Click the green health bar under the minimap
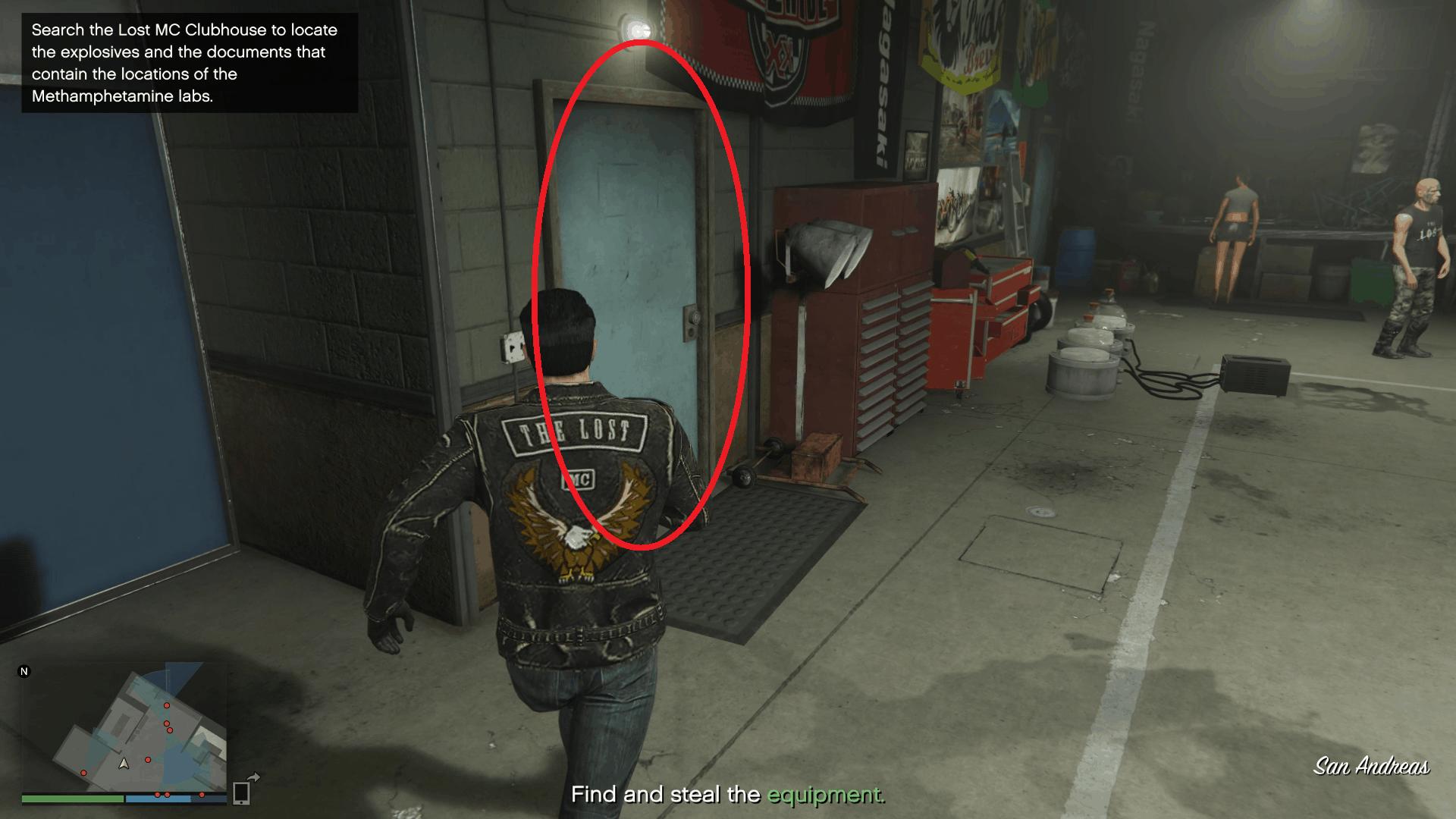This screenshot has width=1456, height=819. [72, 799]
